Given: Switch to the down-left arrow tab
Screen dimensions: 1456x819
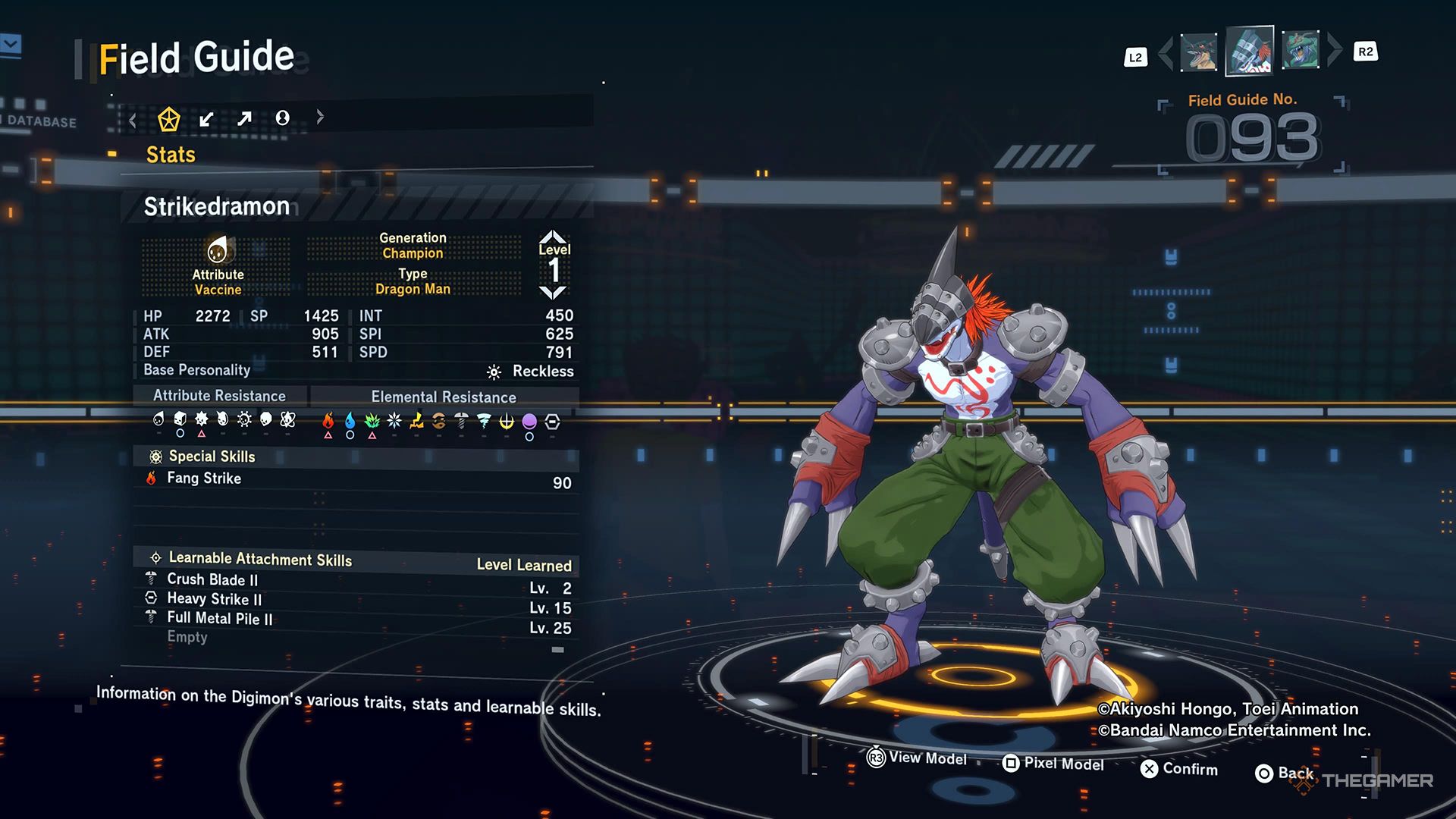Looking at the screenshot, I should tap(206, 119).
